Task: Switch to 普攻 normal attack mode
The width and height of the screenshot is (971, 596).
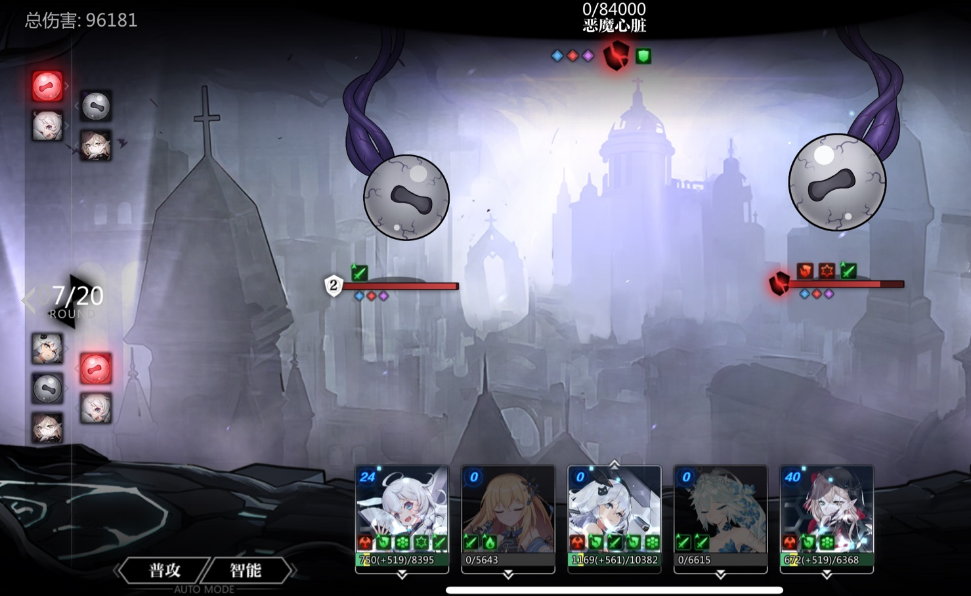Action: click(x=164, y=570)
